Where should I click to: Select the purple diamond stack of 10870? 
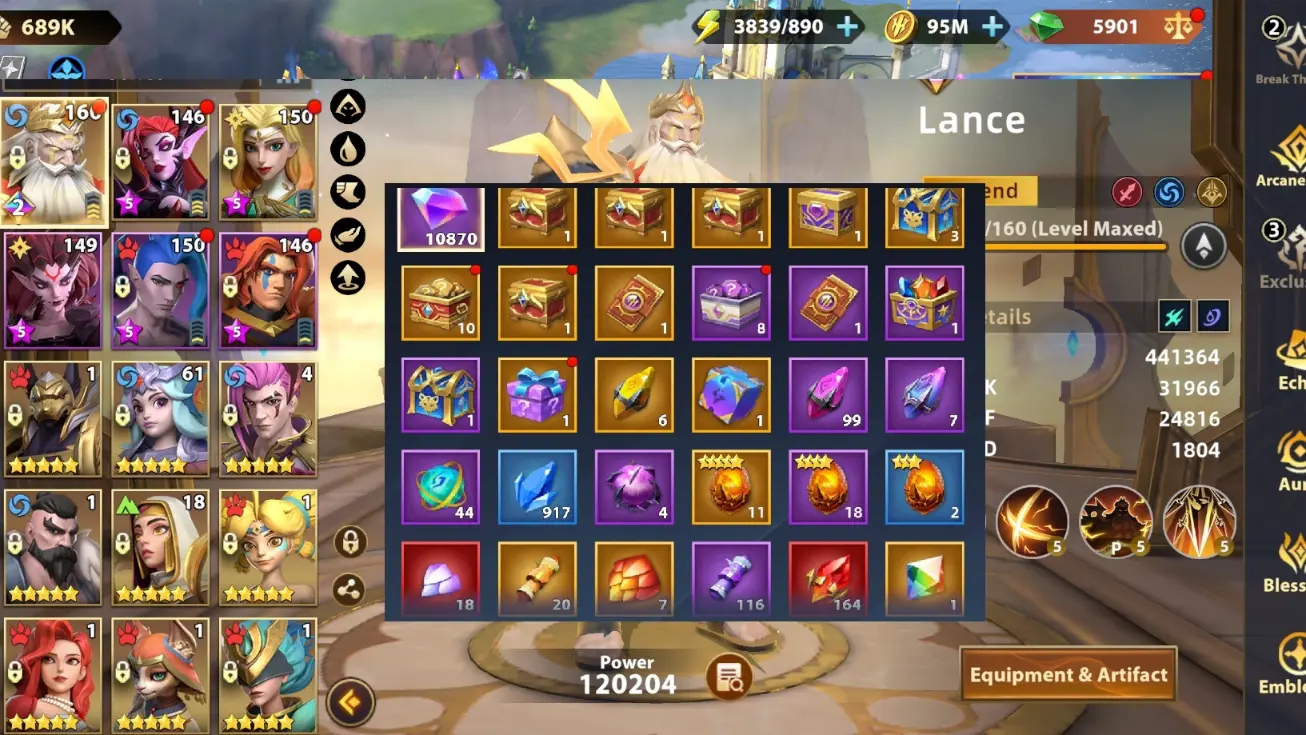pos(441,217)
